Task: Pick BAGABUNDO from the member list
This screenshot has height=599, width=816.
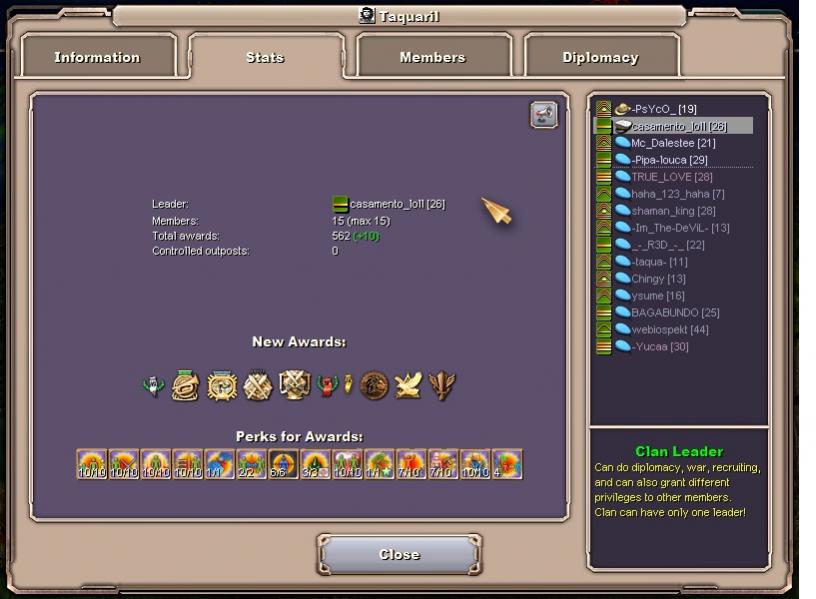Action: [675, 313]
